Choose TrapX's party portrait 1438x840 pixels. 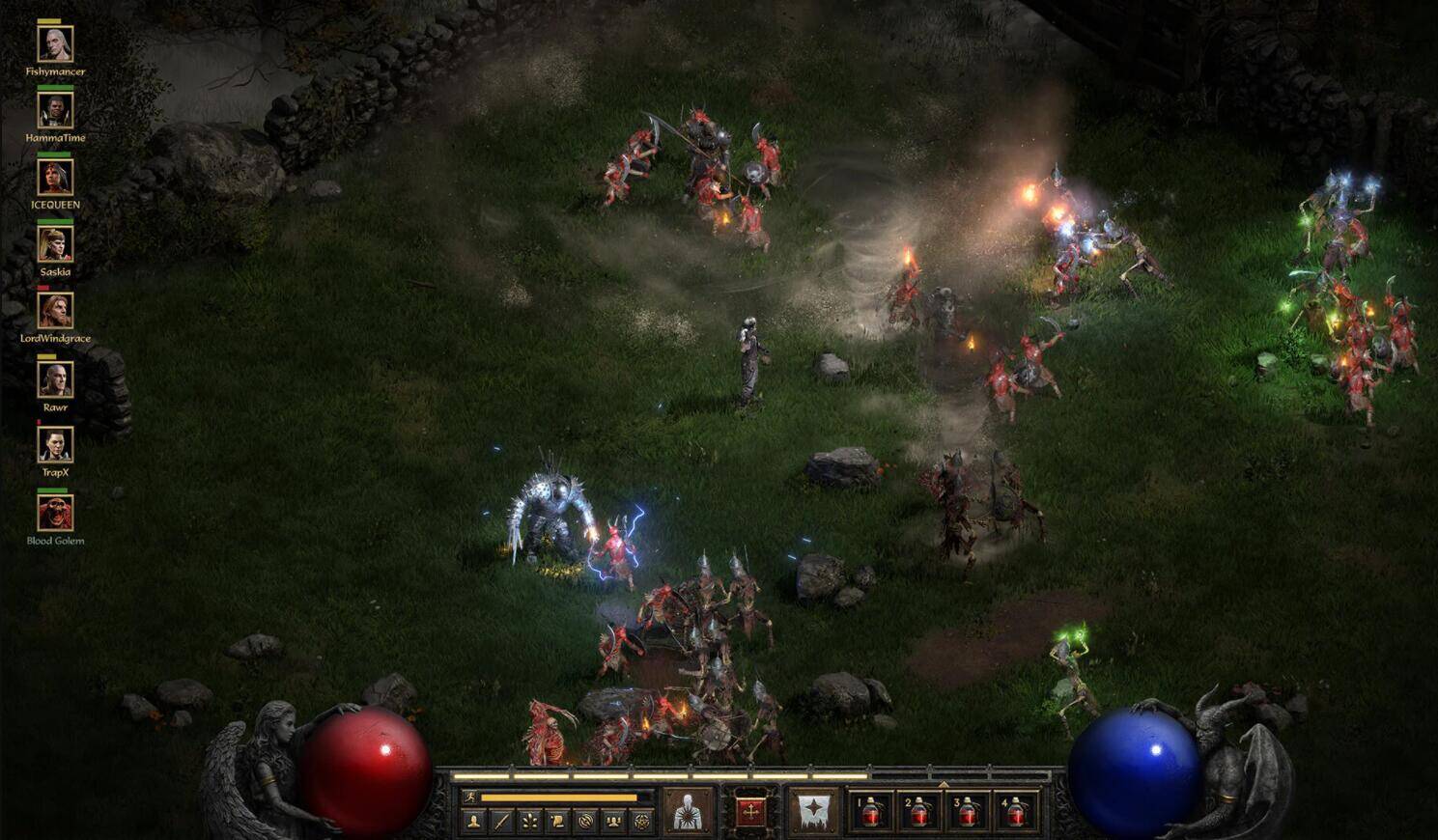point(55,445)
